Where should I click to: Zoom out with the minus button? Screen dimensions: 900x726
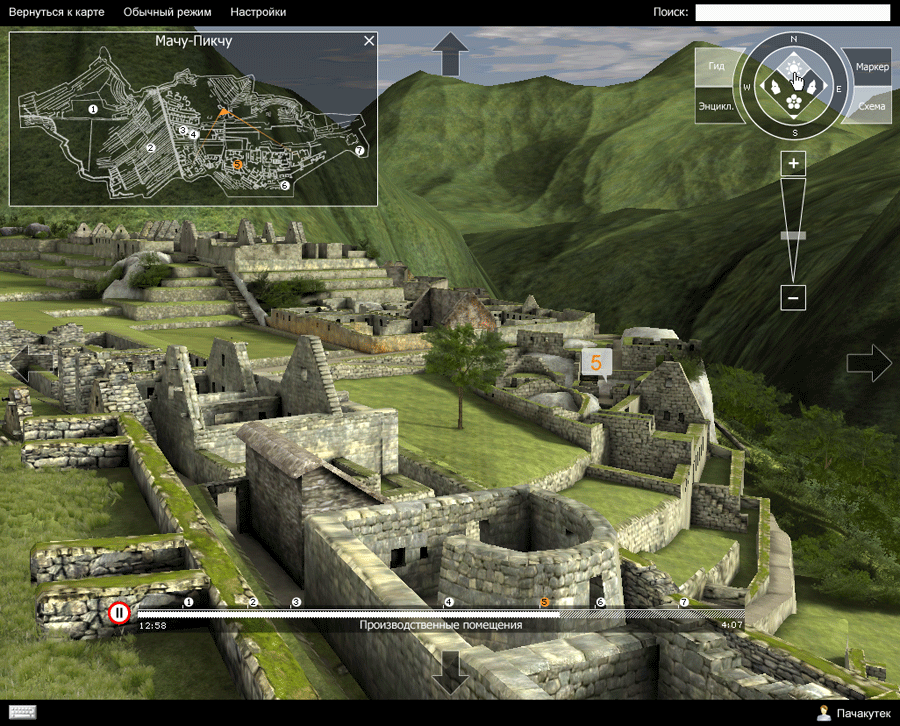[x=793, y=297]
